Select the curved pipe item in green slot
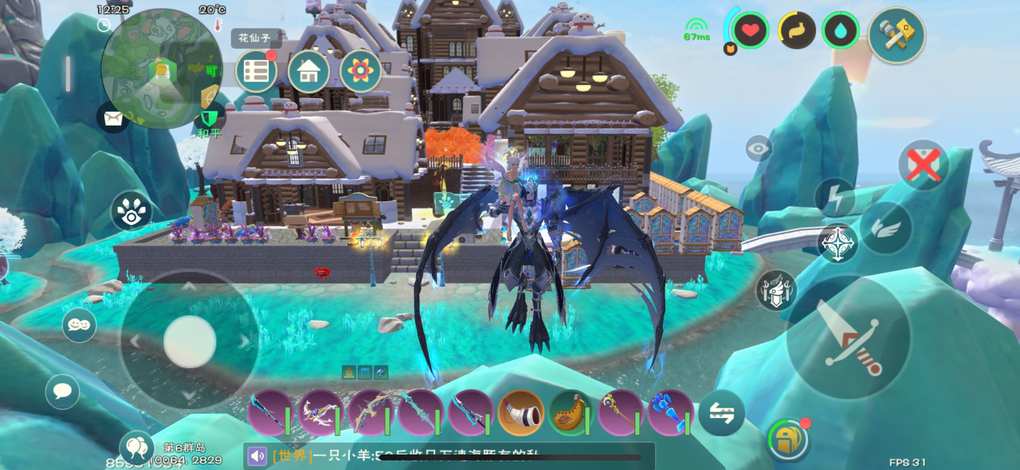This screenshot has height=470, width=1020. (570, 412)
